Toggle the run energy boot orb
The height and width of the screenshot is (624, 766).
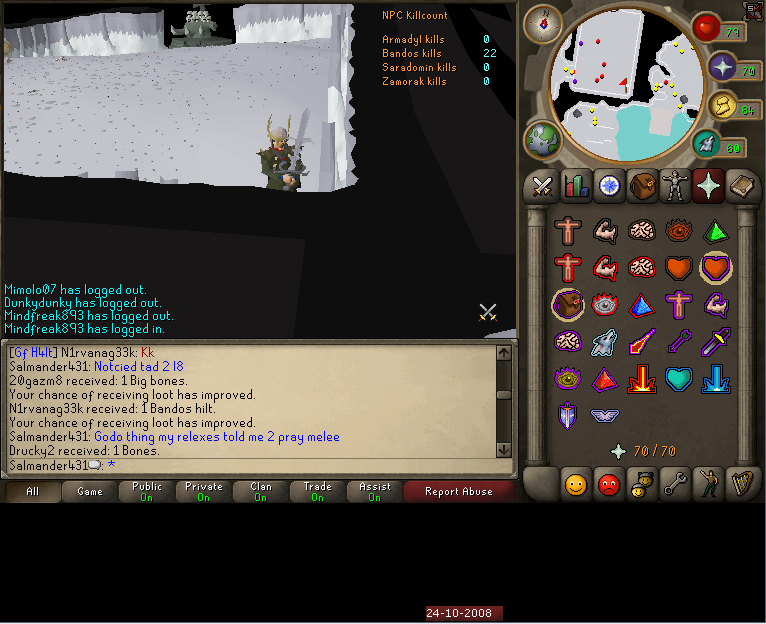tap(708, 145)
